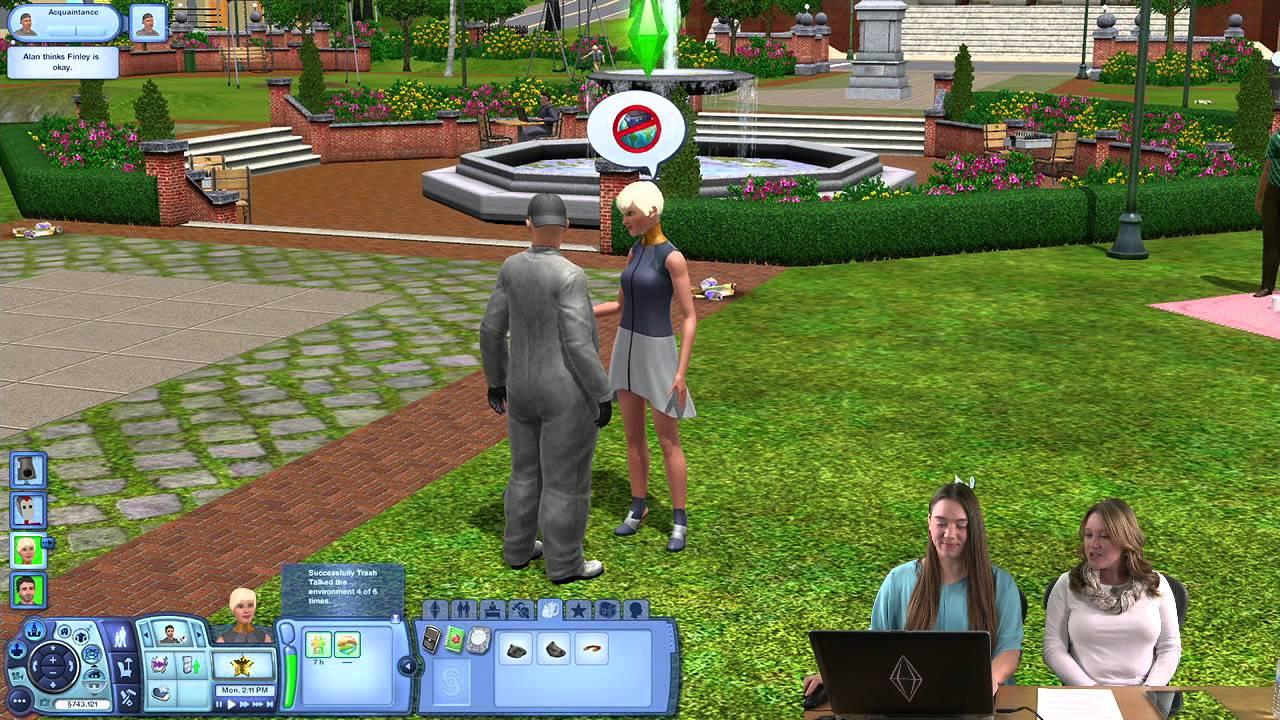Viewport: 1280px width, 720px height.
Task: Pause the game with the pause button
Action: pyautogui.click(x=219, y=704)
